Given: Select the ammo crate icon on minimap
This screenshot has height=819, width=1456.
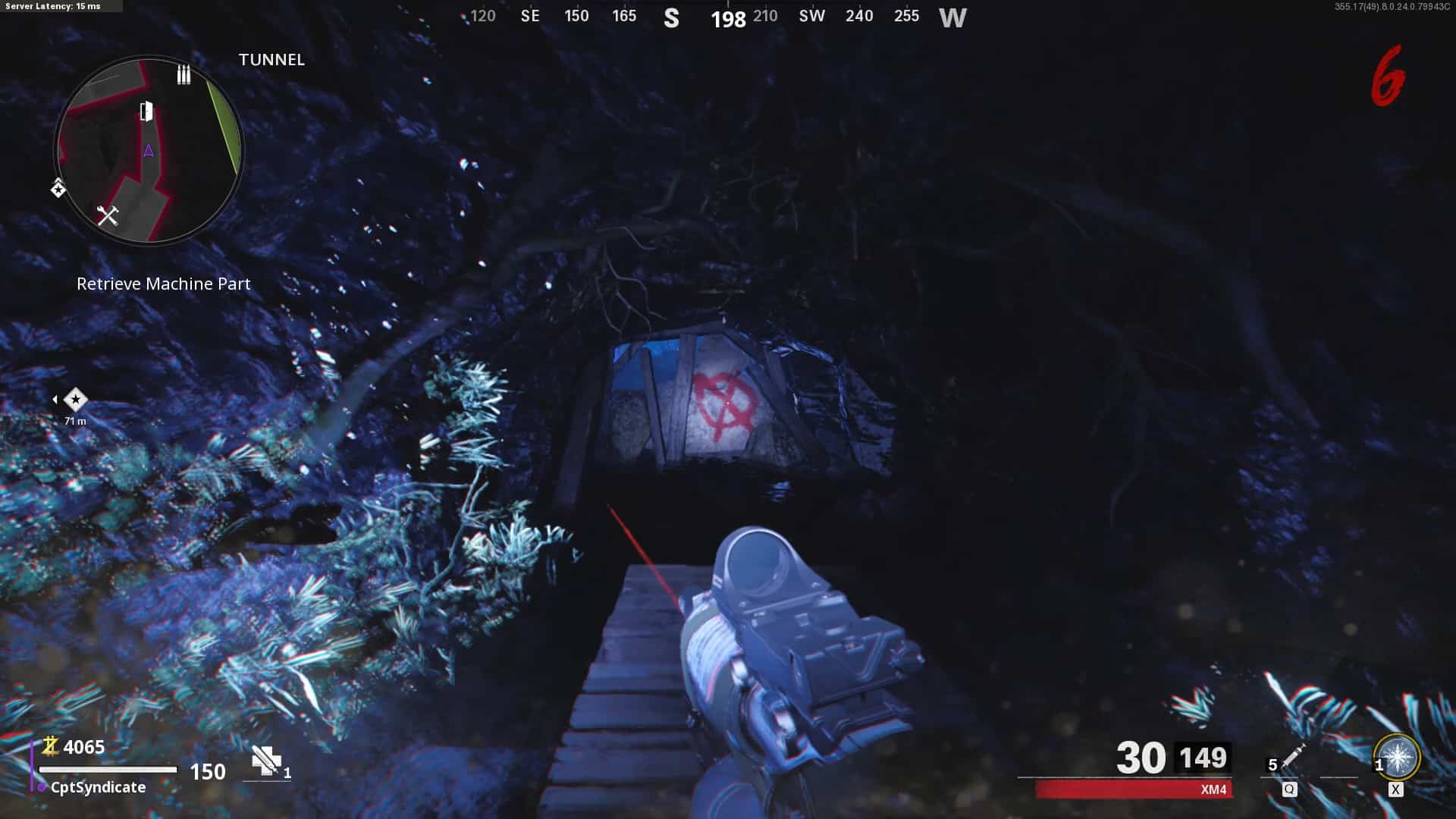Looking at the screenshot, I should (184, 74).
